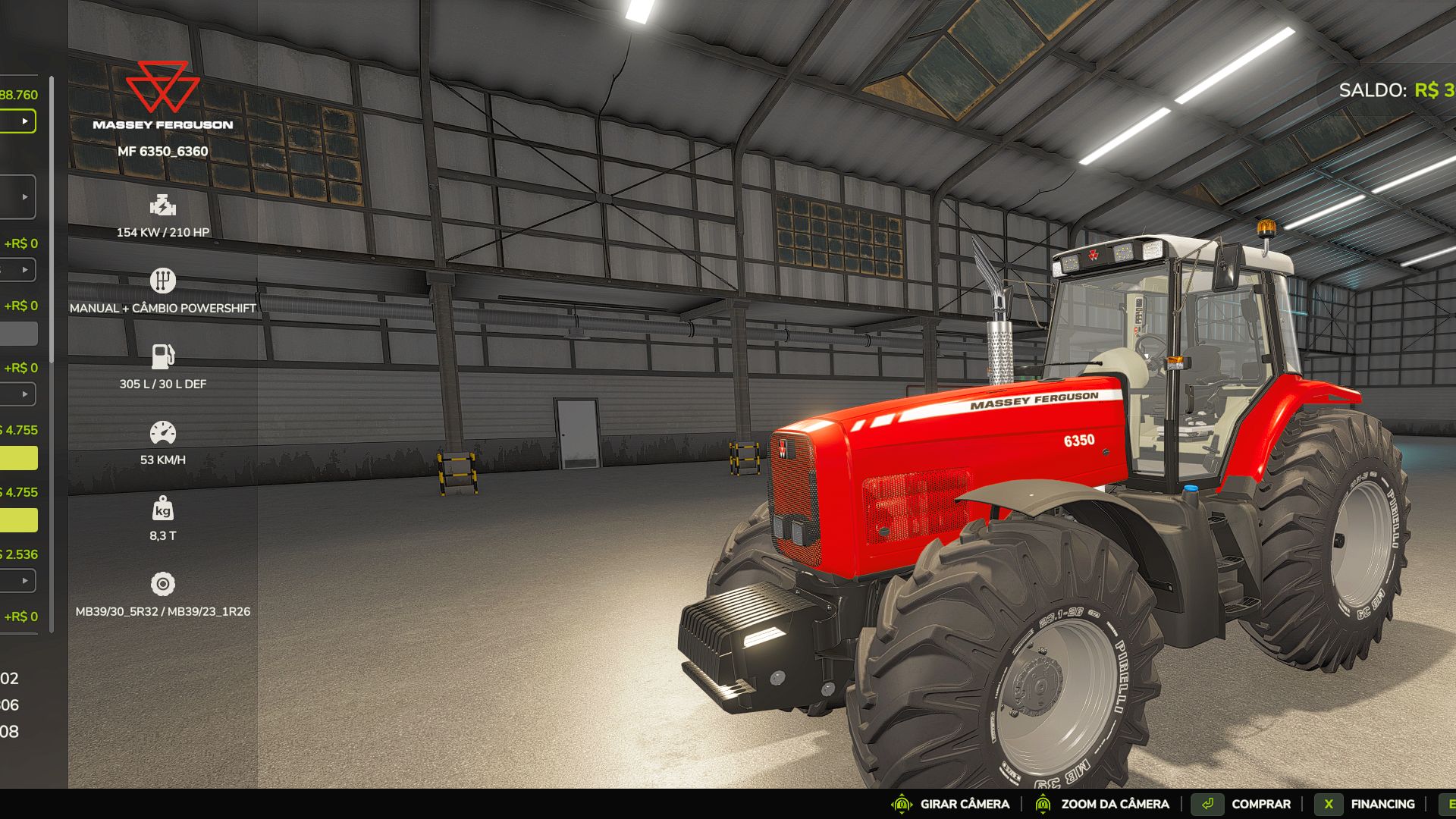The image size is (1456, 819).
Task: Click the Powershift transmission gearstick icon
Action: pos(164,279)
